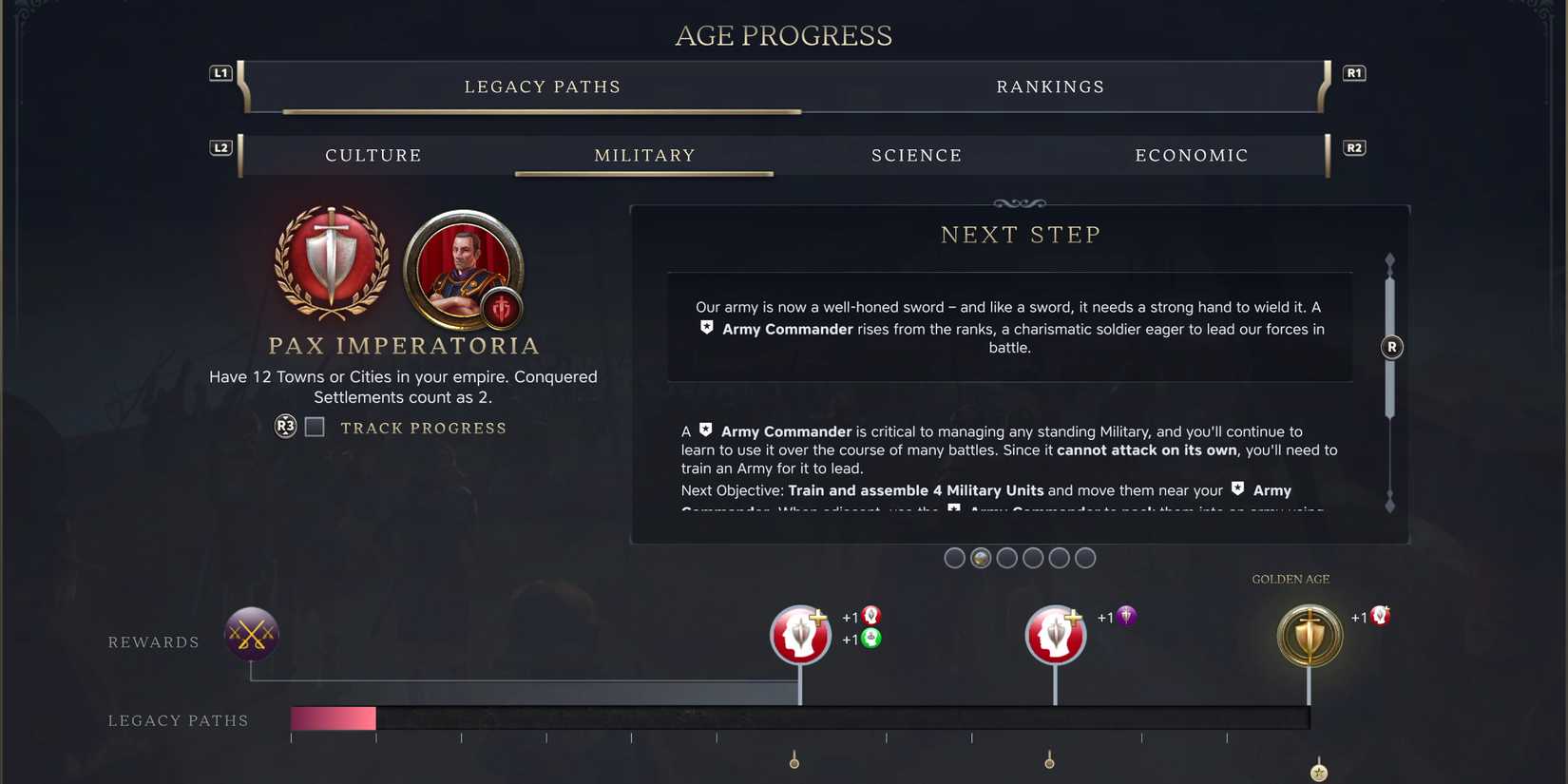This screenshot has width=1568, height=784.
Task: Click the crossed-arrows reward icon on the timeline
Action: [250, 634]
